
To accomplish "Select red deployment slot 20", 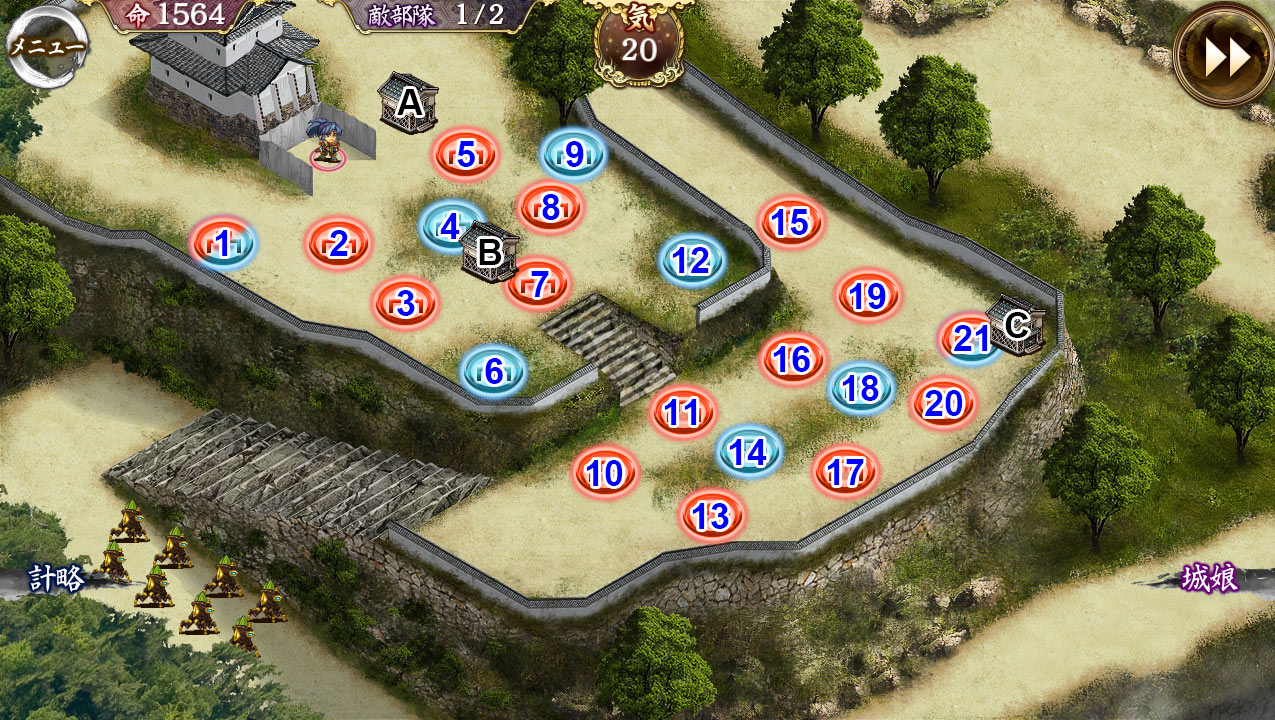I will point(943,403).
